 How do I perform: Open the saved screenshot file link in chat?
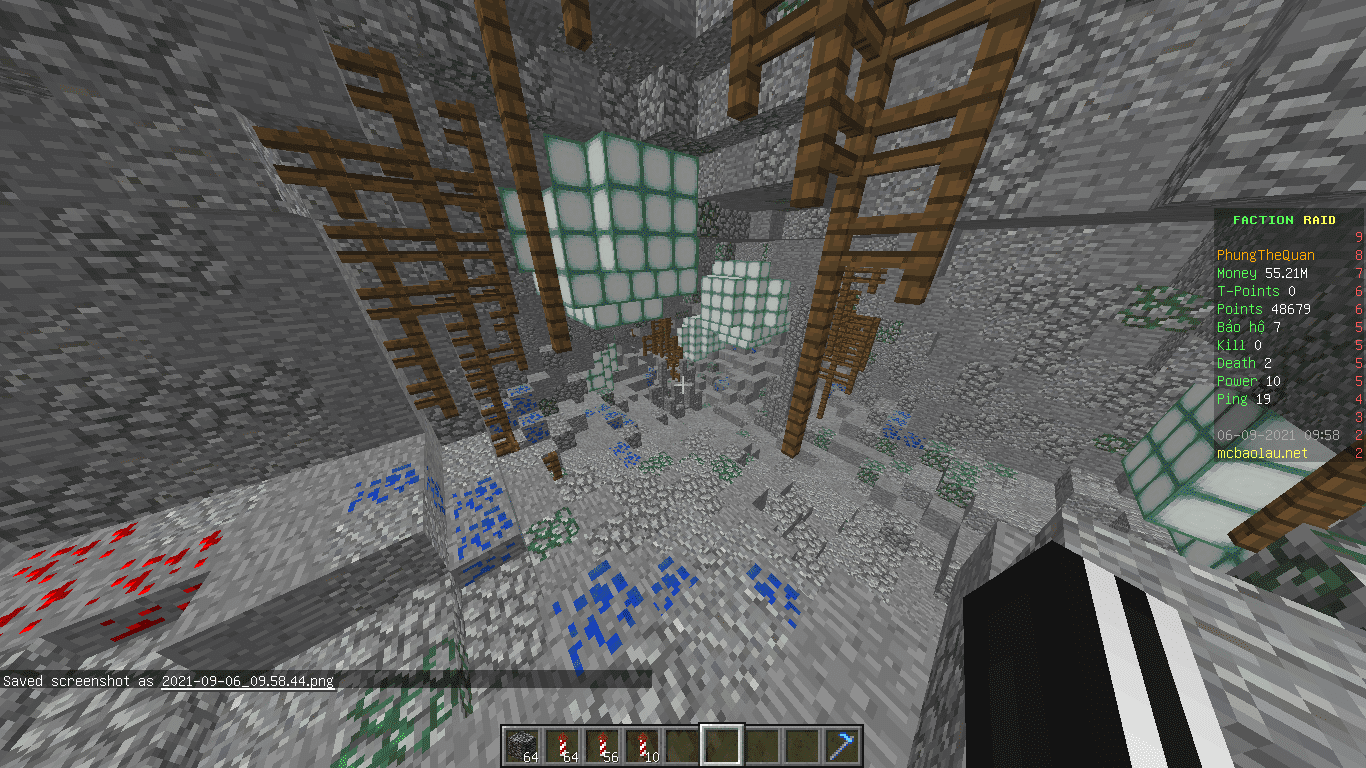click(247, 681)
